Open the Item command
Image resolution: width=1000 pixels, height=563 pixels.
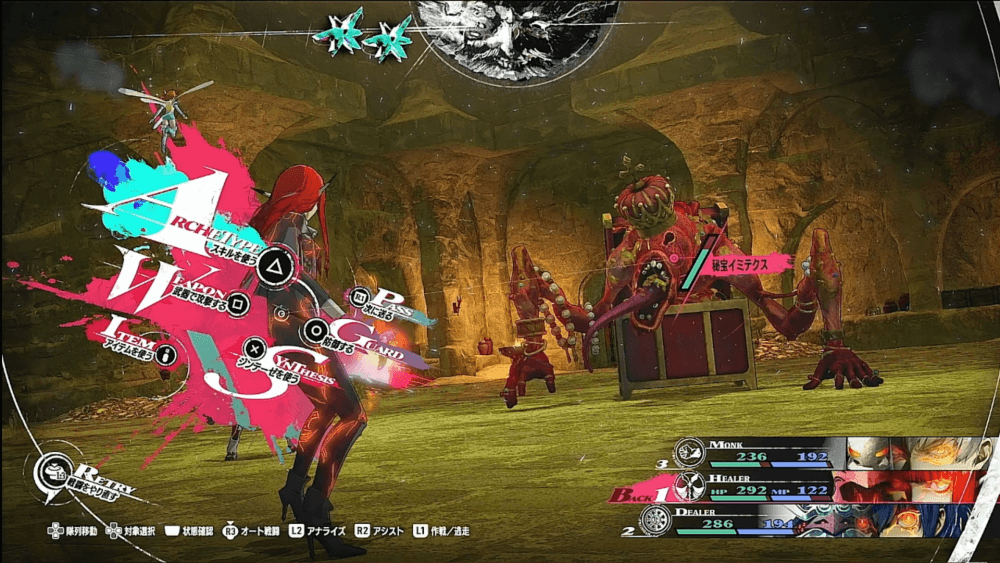coord(166,353)
